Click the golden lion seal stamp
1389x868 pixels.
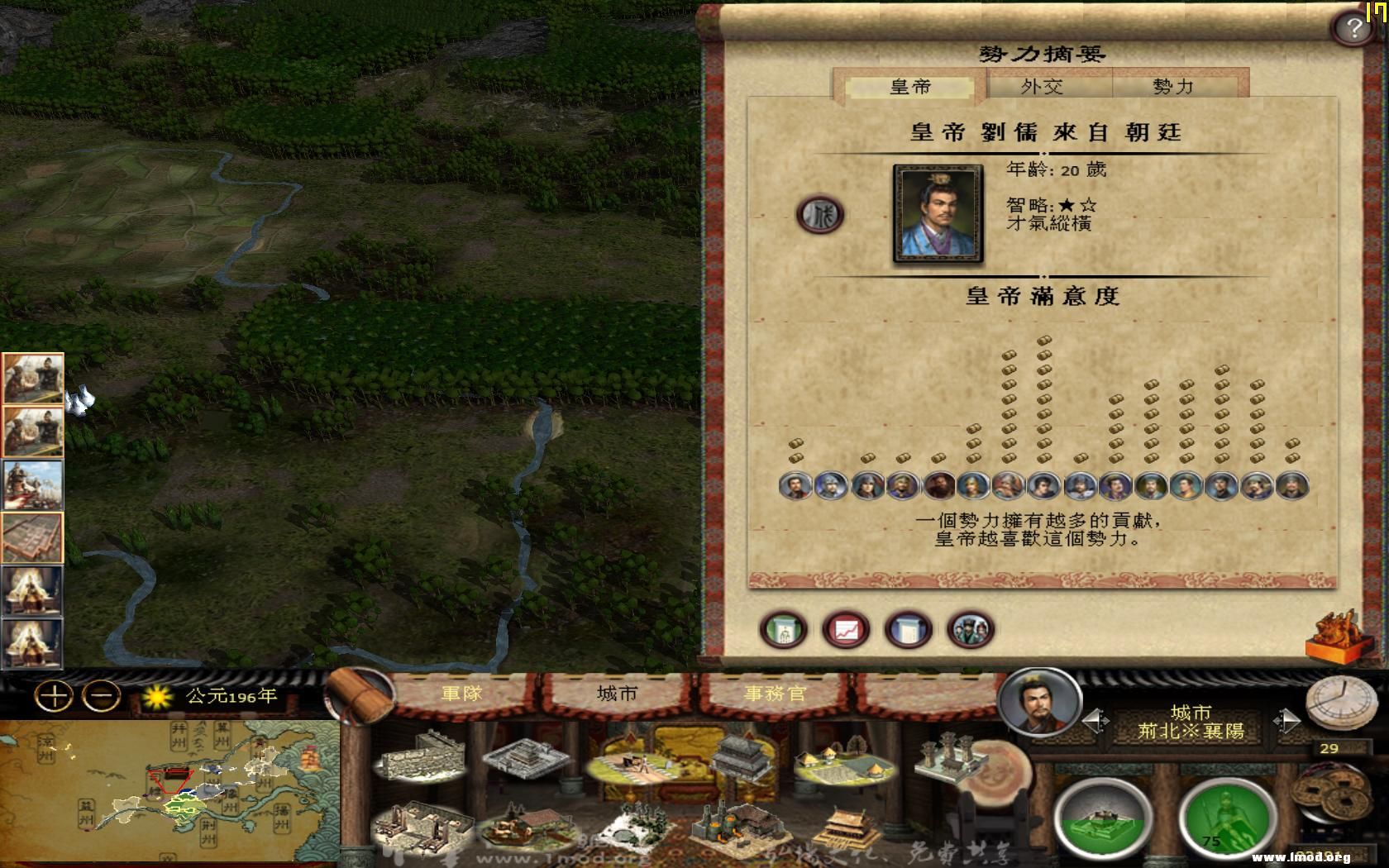[1333, 636]
